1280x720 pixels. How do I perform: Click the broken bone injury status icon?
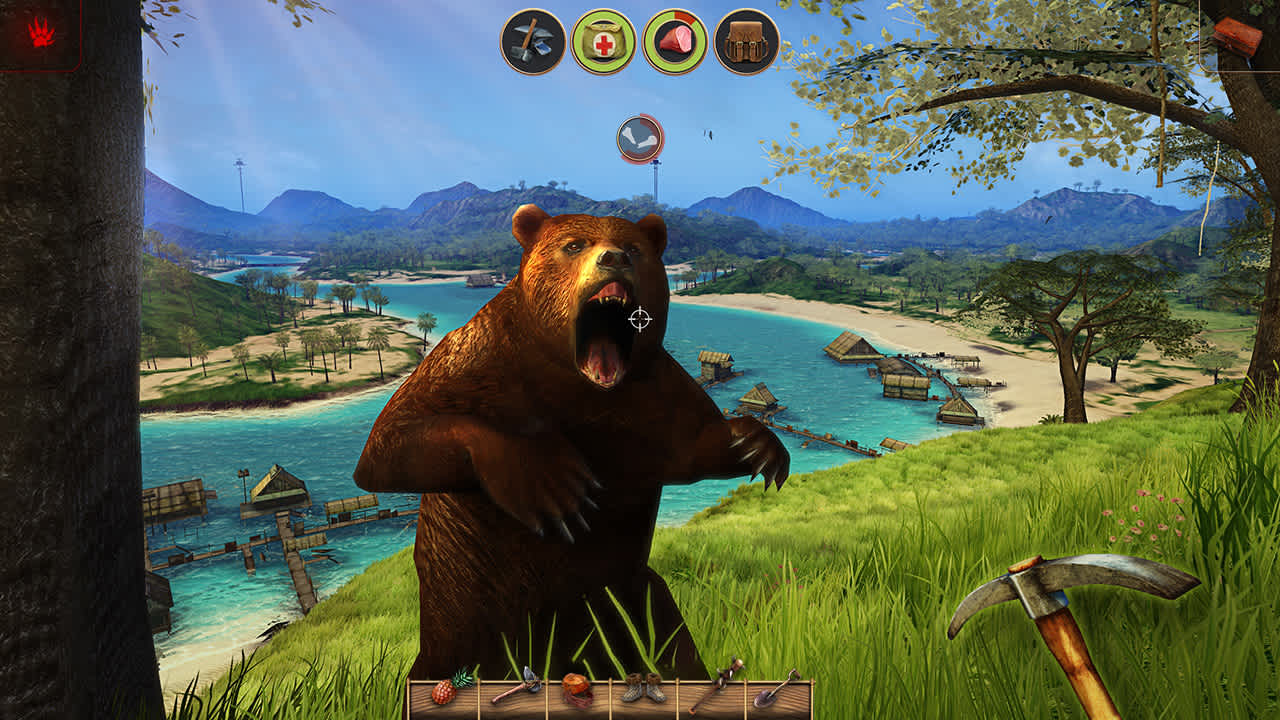[x=640, y=137]
